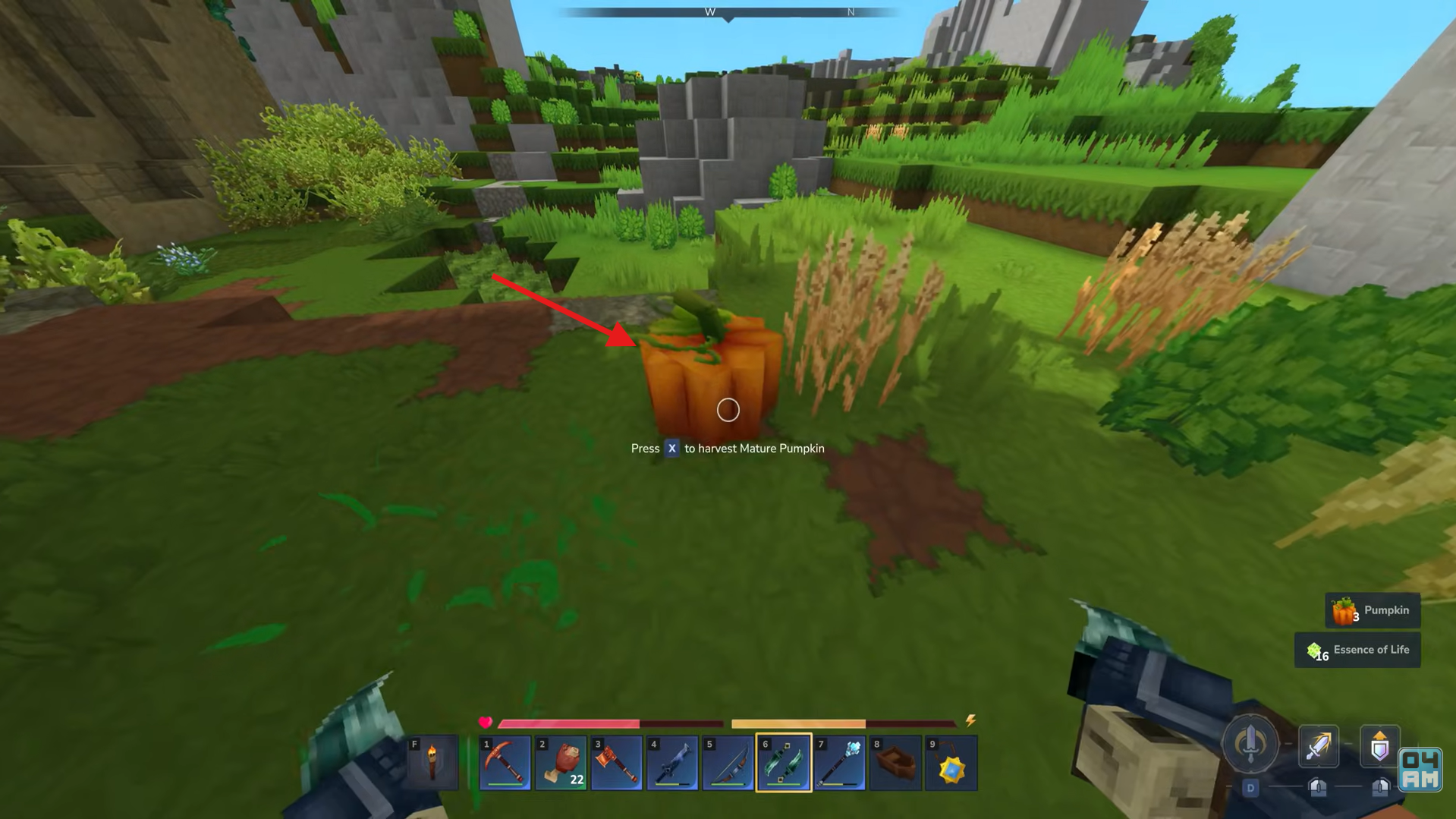The width and height of the screenshot is (1456, 819).
Task: Click the sword combat stance icon
Action: pyautogui.click(x=1251, y=746)
